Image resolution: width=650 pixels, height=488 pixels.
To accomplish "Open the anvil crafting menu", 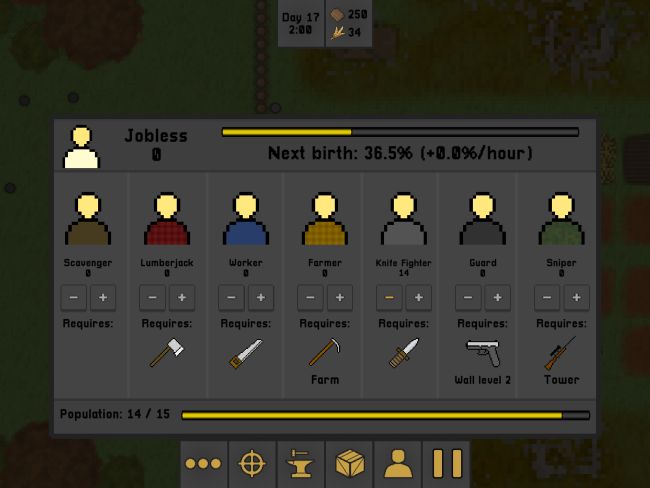I will (x=301, y=464).
